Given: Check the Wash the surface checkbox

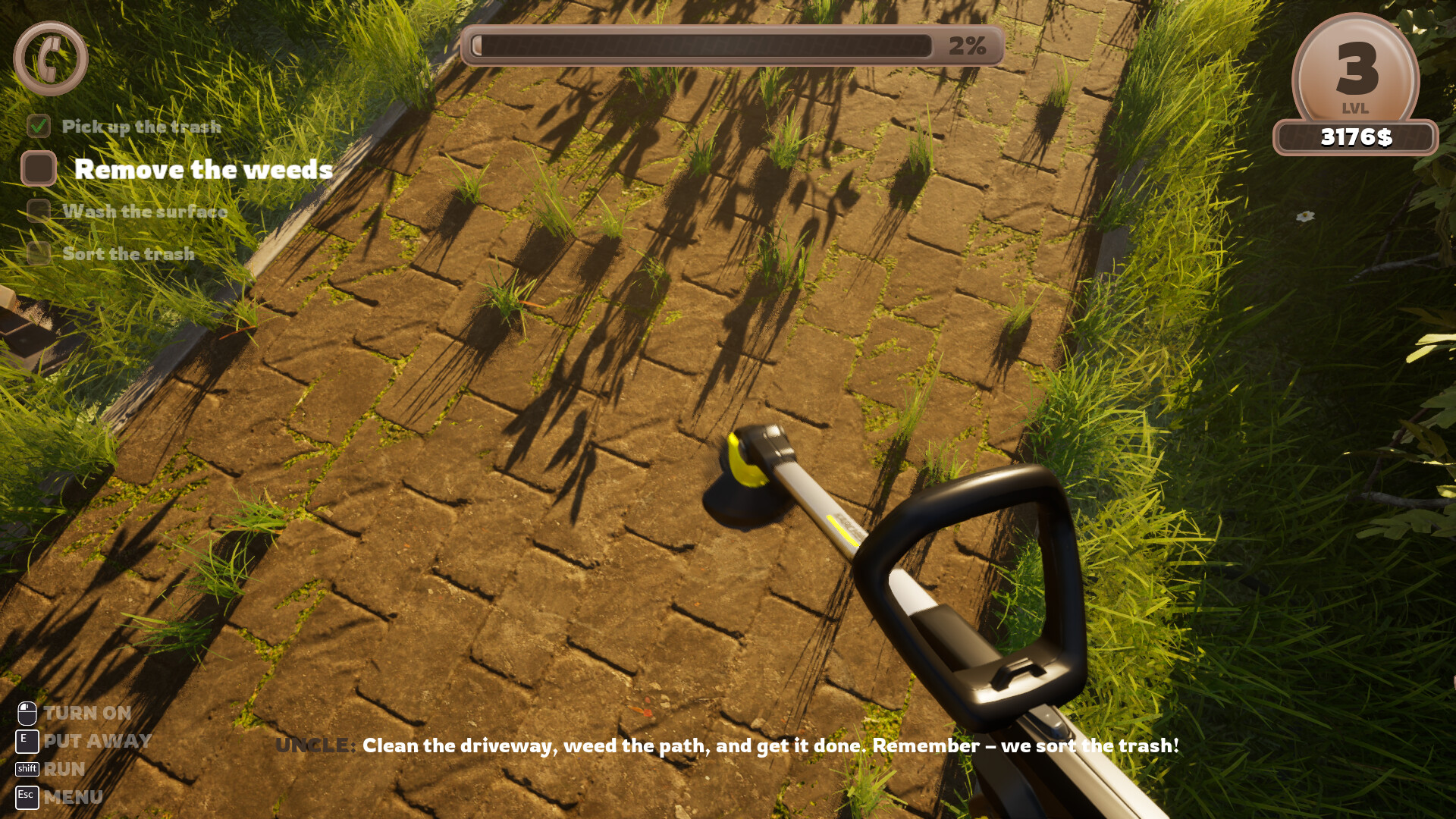Looking at the screenshot, I should [38, 212].
